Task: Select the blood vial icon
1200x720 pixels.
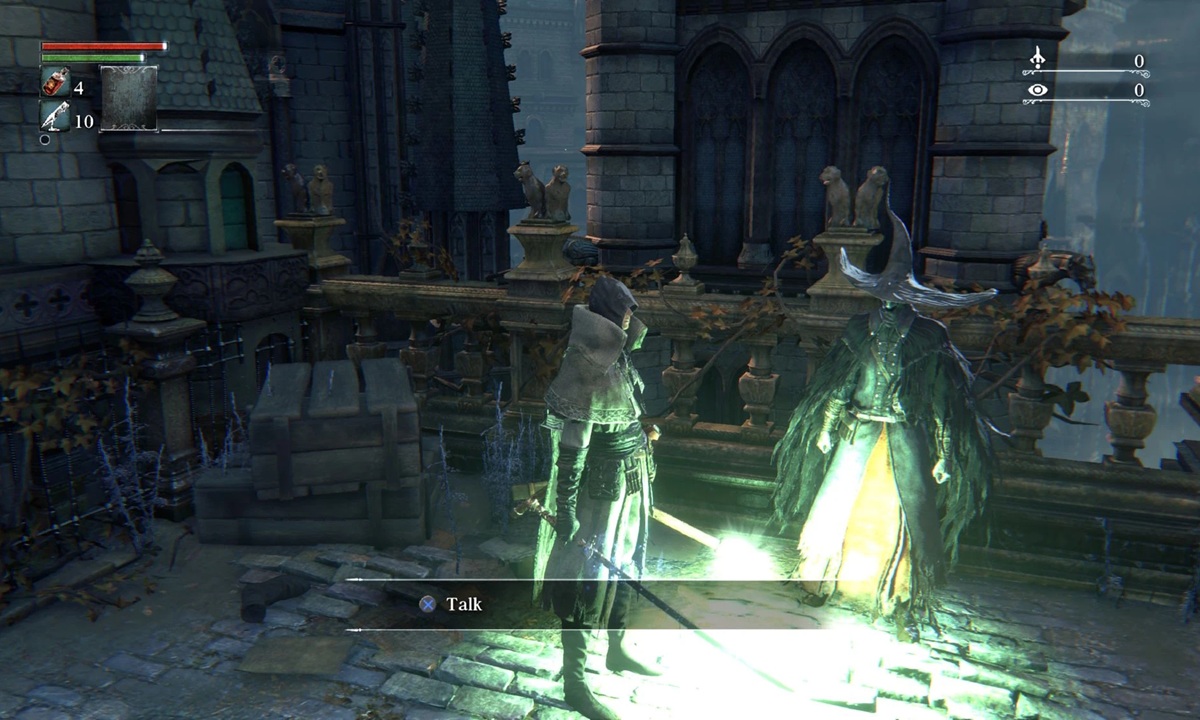Action: pos(54,83)
